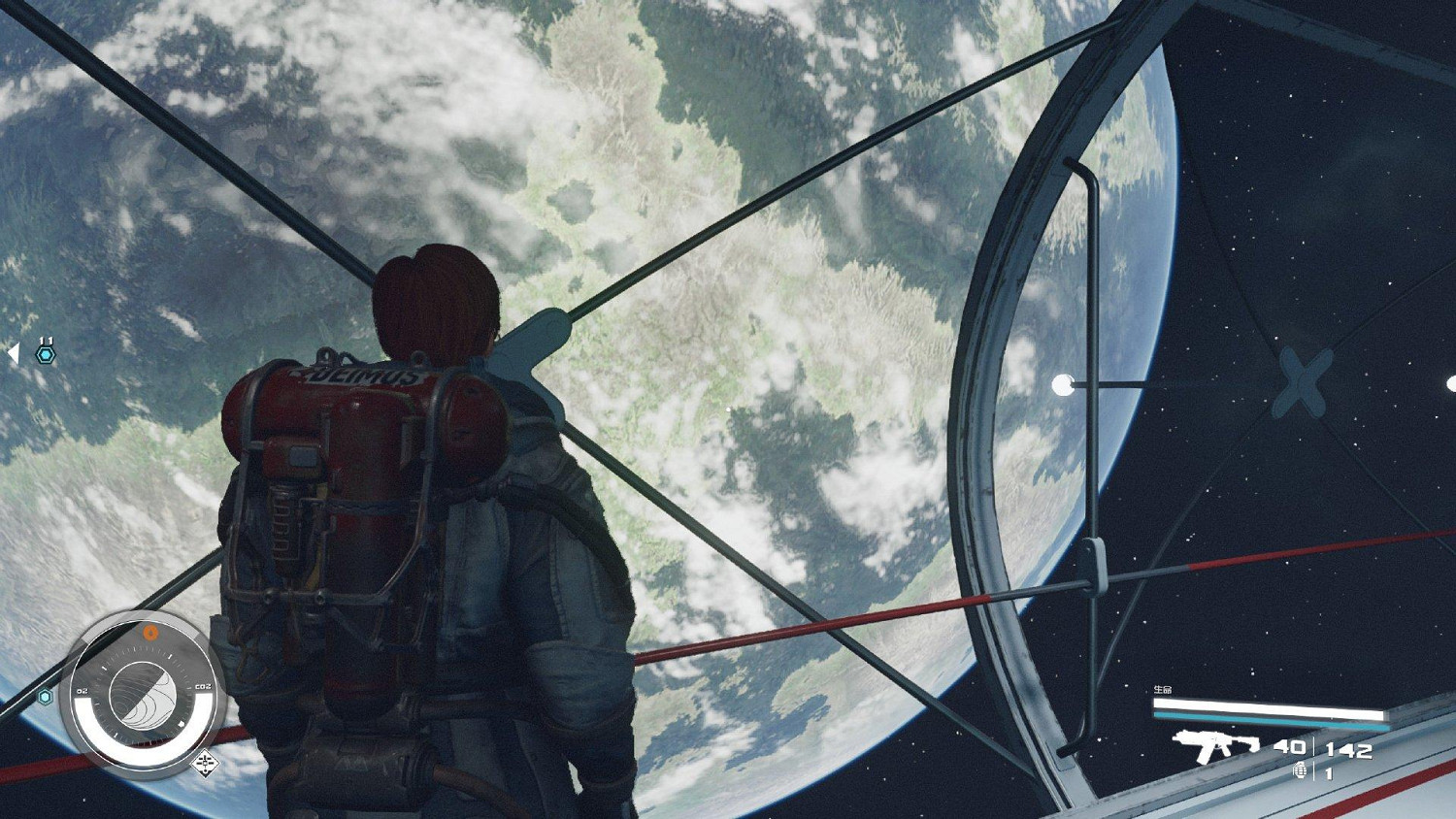
Task: Select the orange quest marker atop the compass
Action: click(x=150, y=631)
